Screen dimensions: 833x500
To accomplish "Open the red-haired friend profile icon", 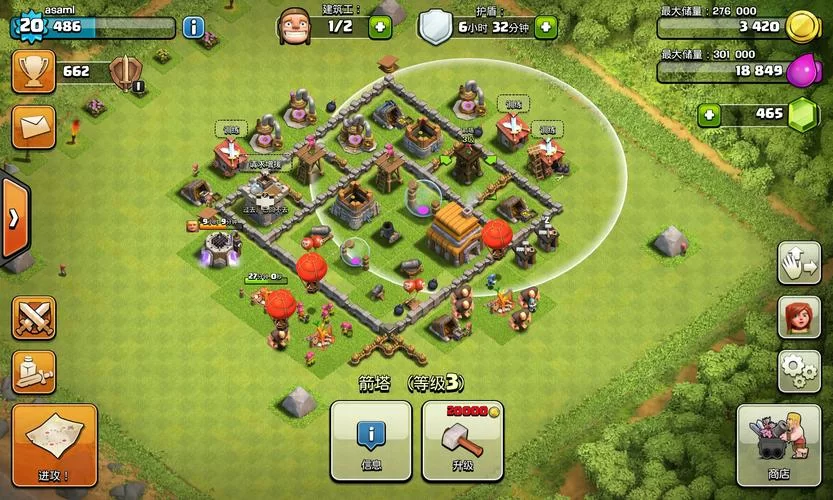I will 798,317.
